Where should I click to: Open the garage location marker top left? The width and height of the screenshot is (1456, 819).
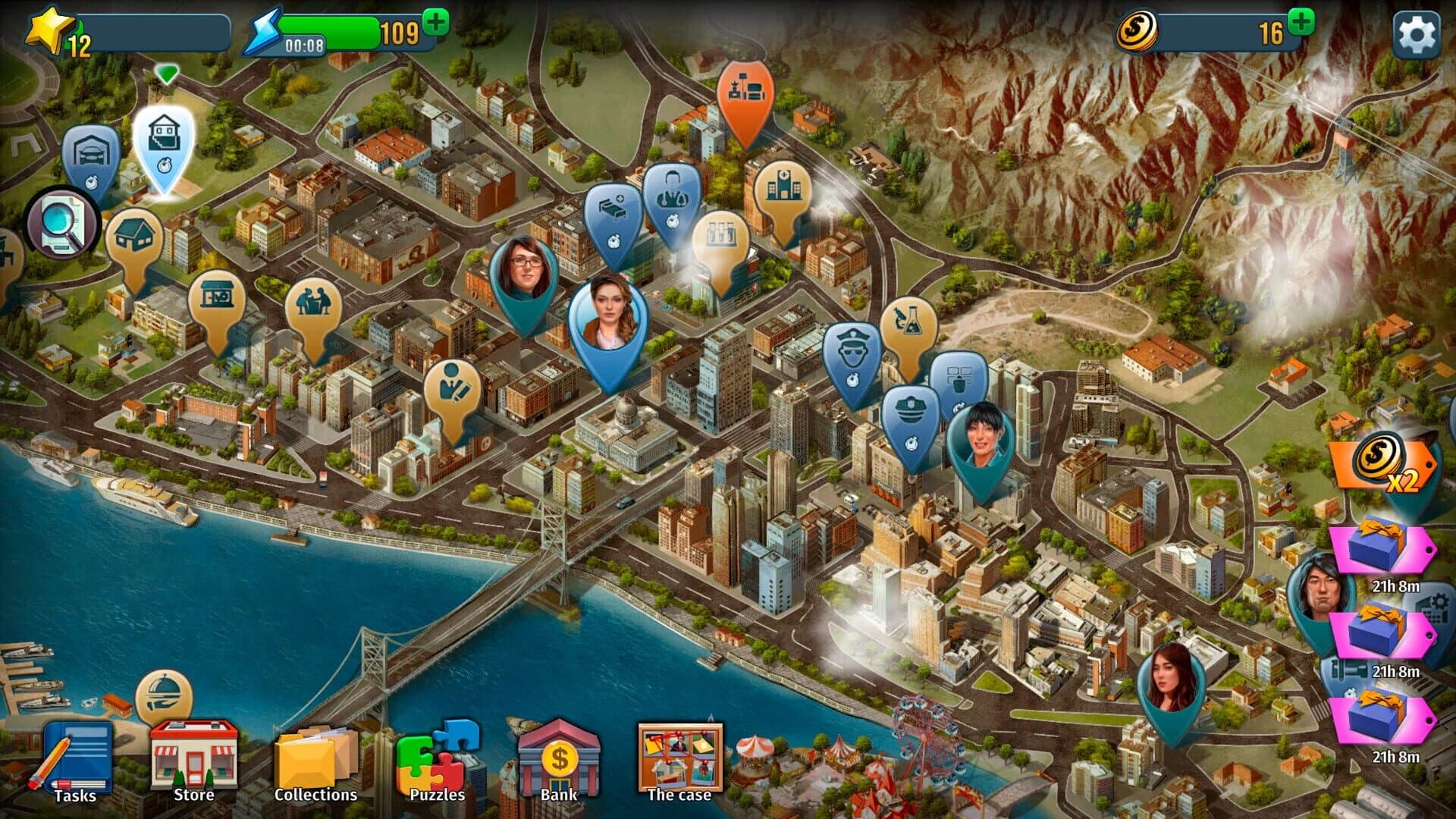click(x=93, y=148)
